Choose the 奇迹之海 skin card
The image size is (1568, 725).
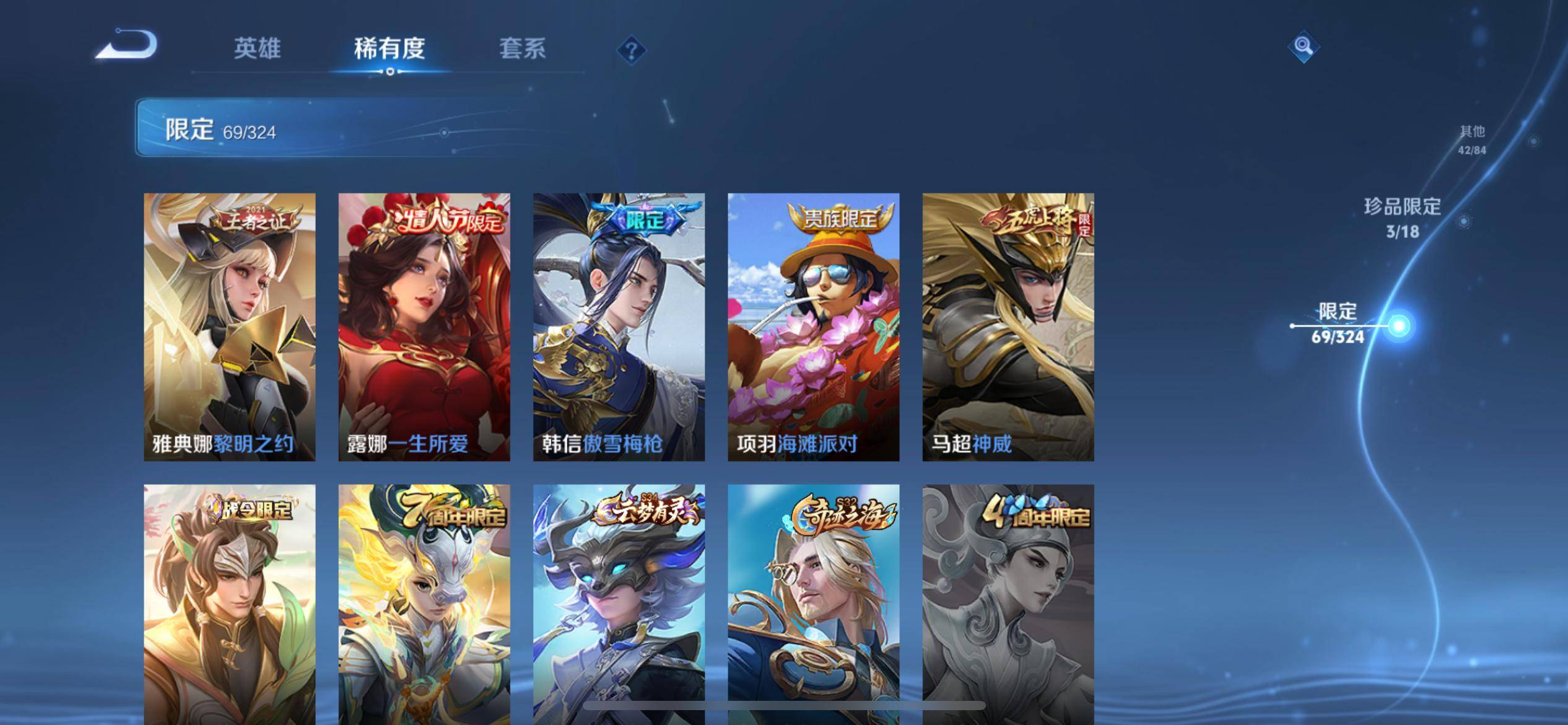(x=813, y=604)
